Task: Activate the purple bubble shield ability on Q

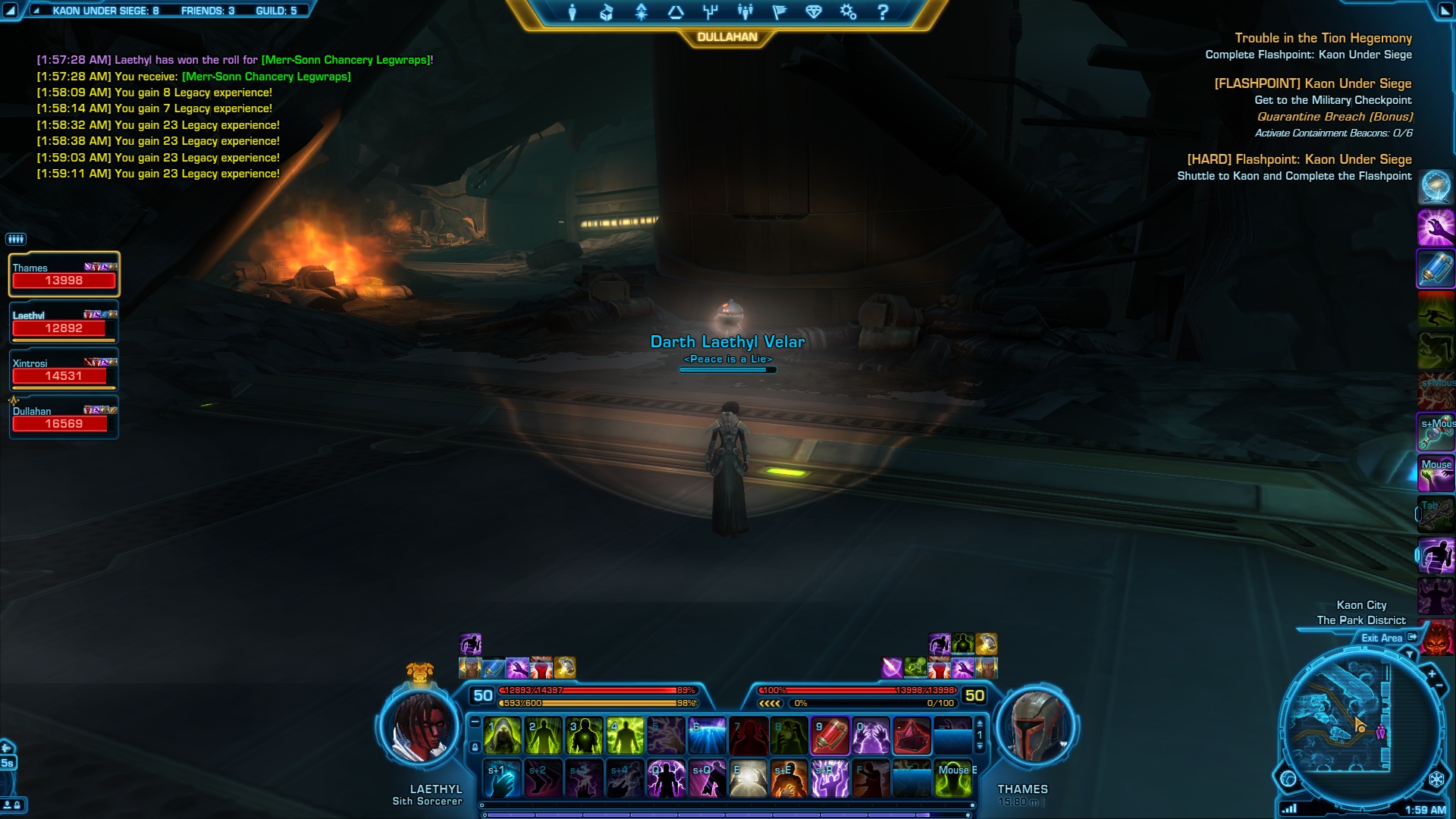Action: pos(666,779)
